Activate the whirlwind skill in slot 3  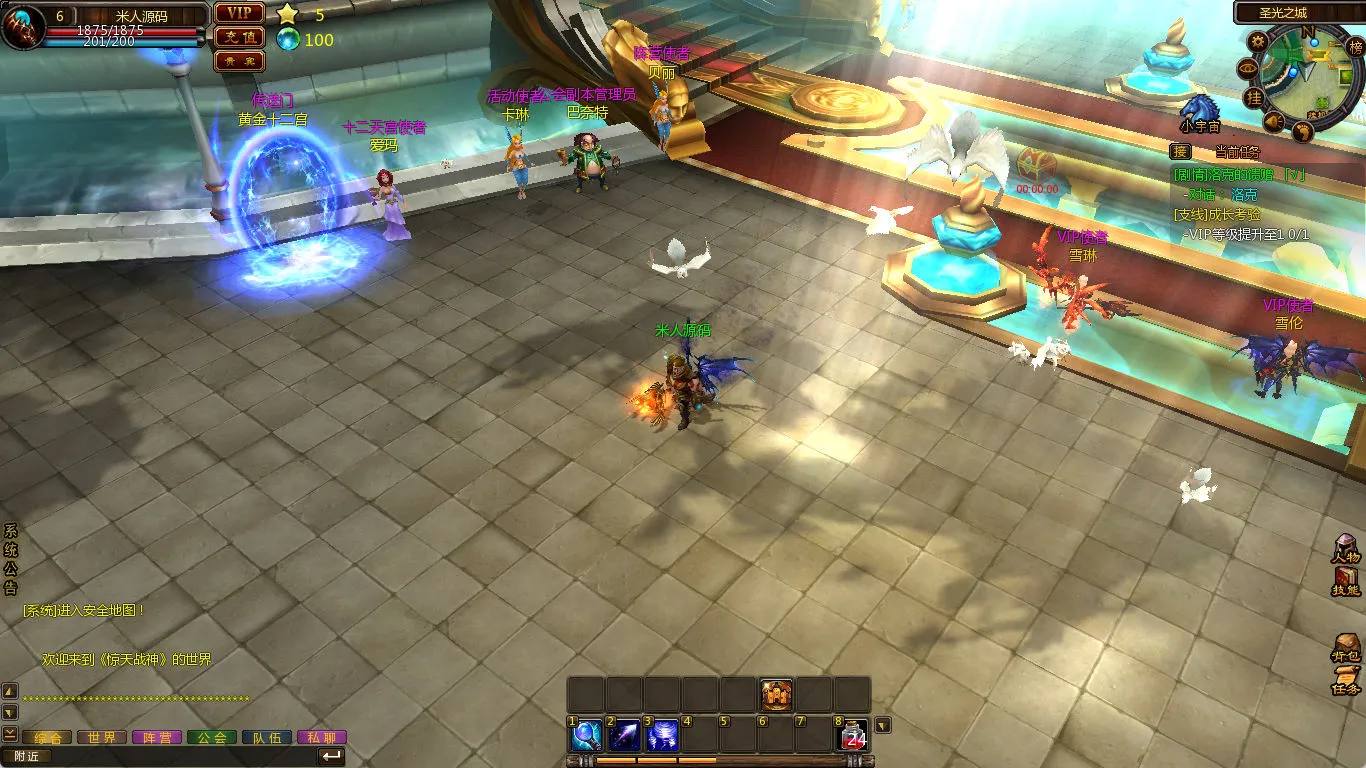click(x=662, y=736)
